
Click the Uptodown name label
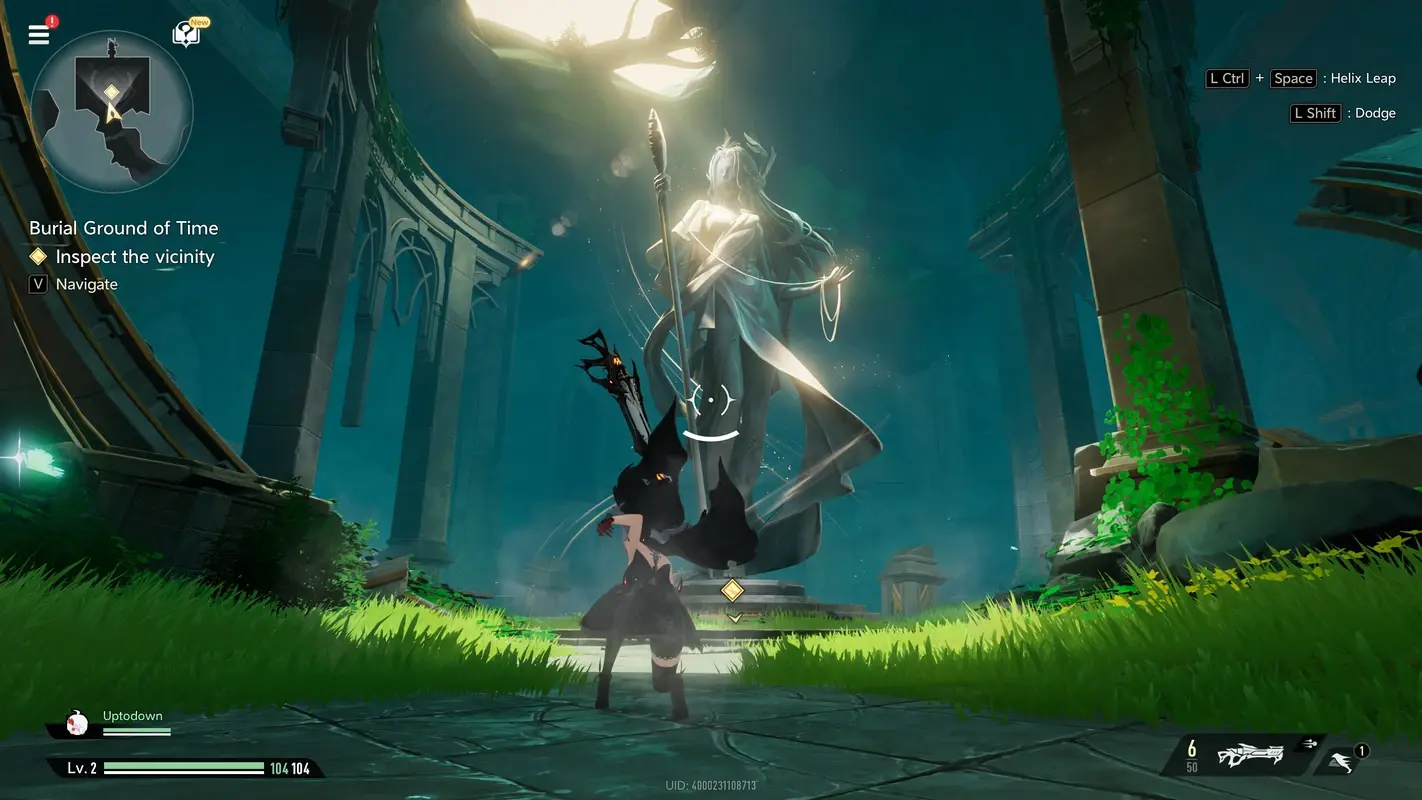tap(133, 715)
